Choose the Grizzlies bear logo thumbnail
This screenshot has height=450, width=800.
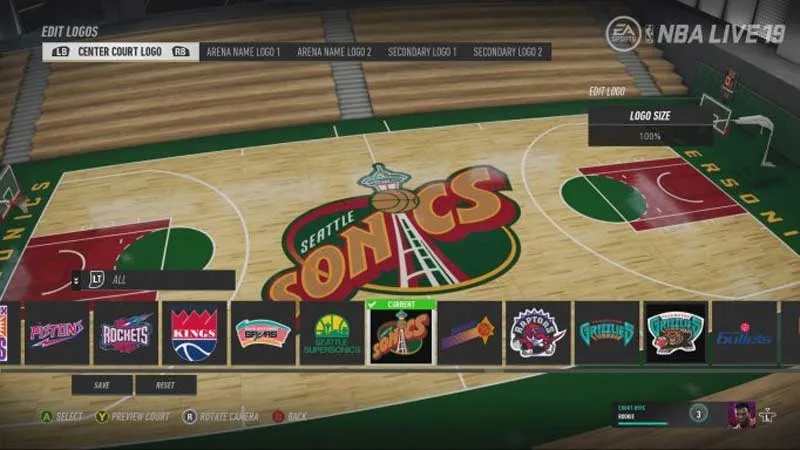(676, 333)
